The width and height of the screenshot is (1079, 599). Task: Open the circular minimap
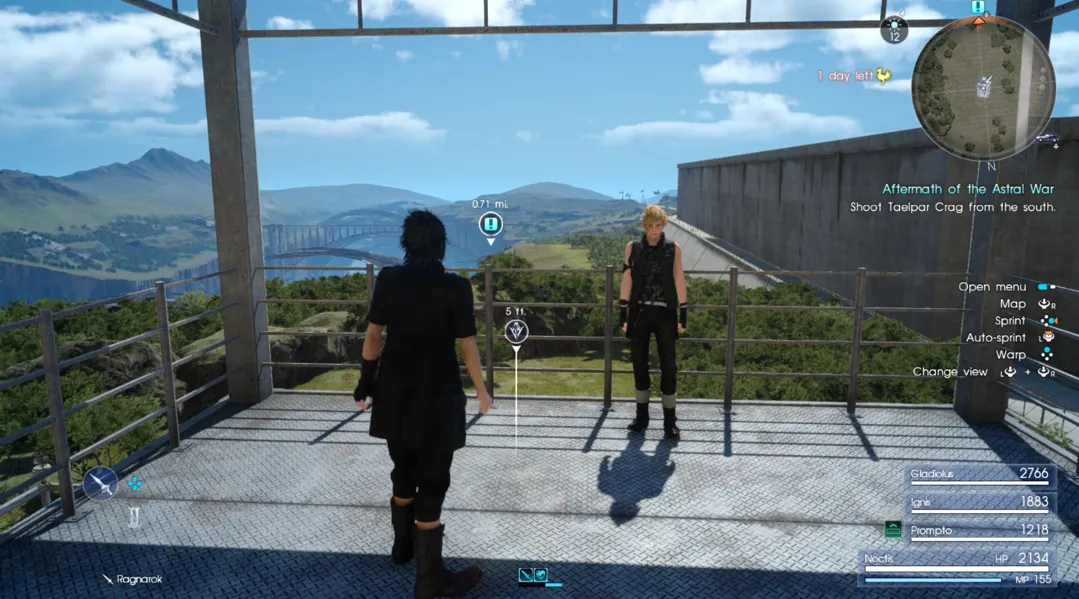point(984,87)
